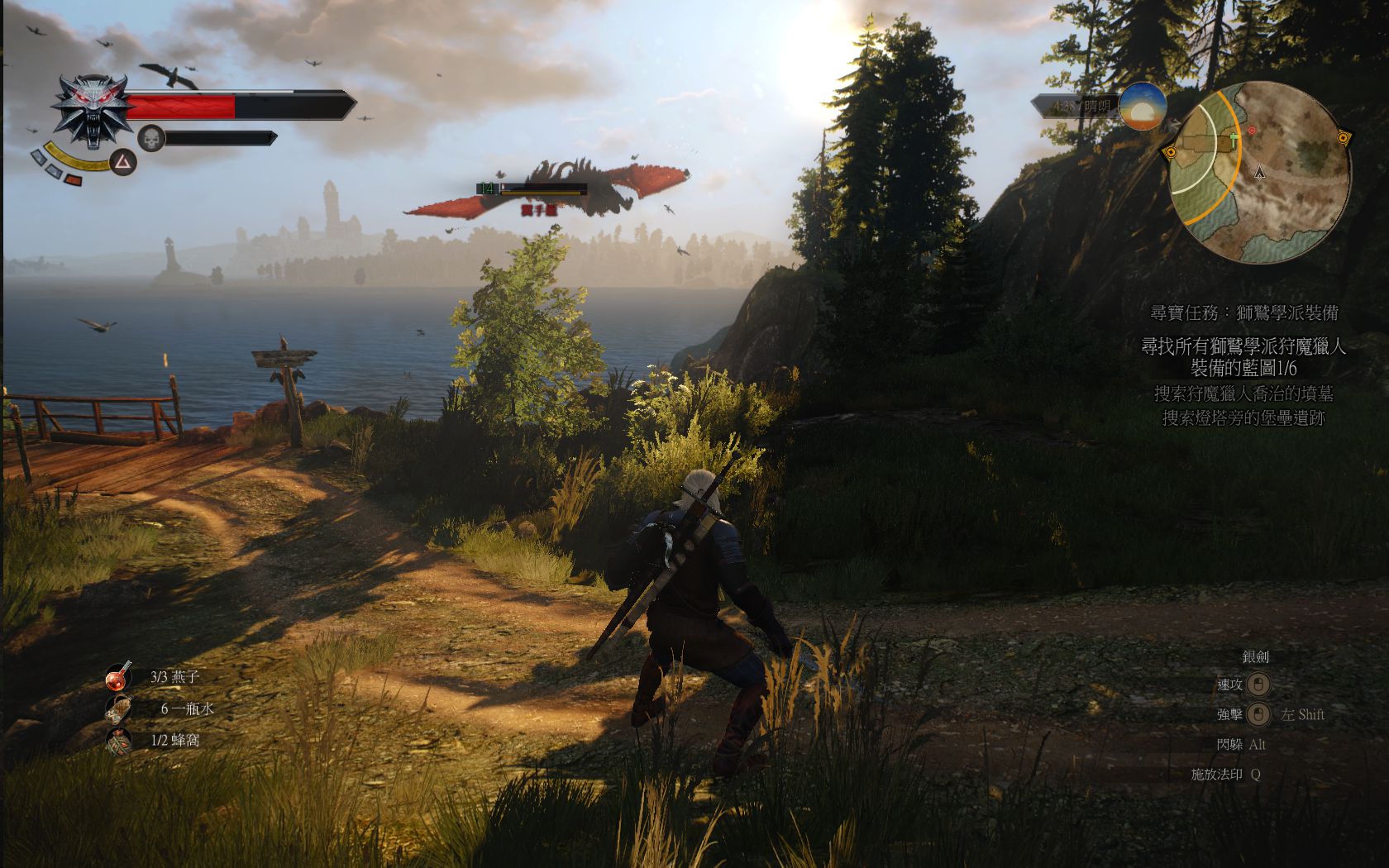Select the triangle witcher sign icon
The width and height of the screenshot is (1389, 868).
(123, 162)
